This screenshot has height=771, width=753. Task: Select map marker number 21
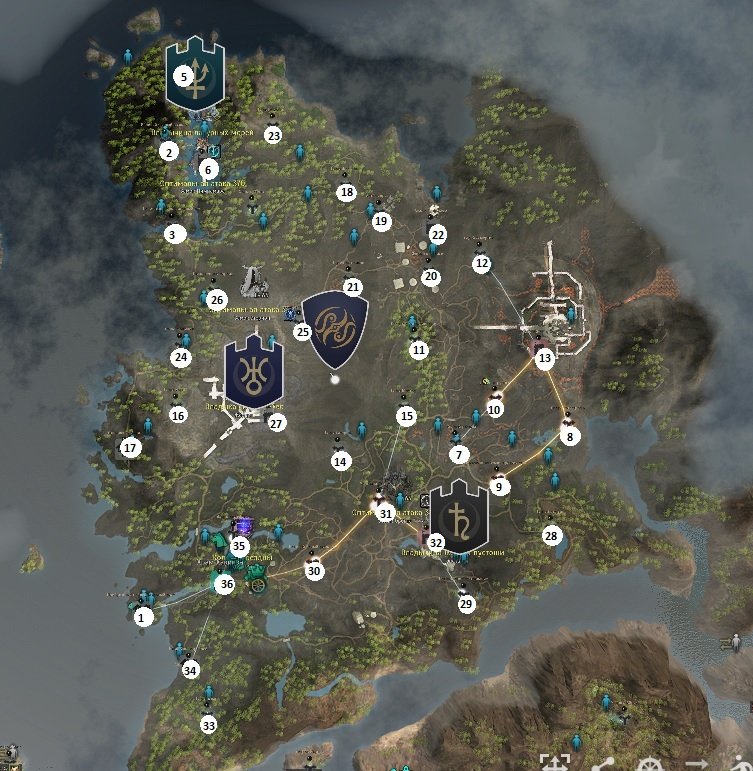[x=352, y=287]
